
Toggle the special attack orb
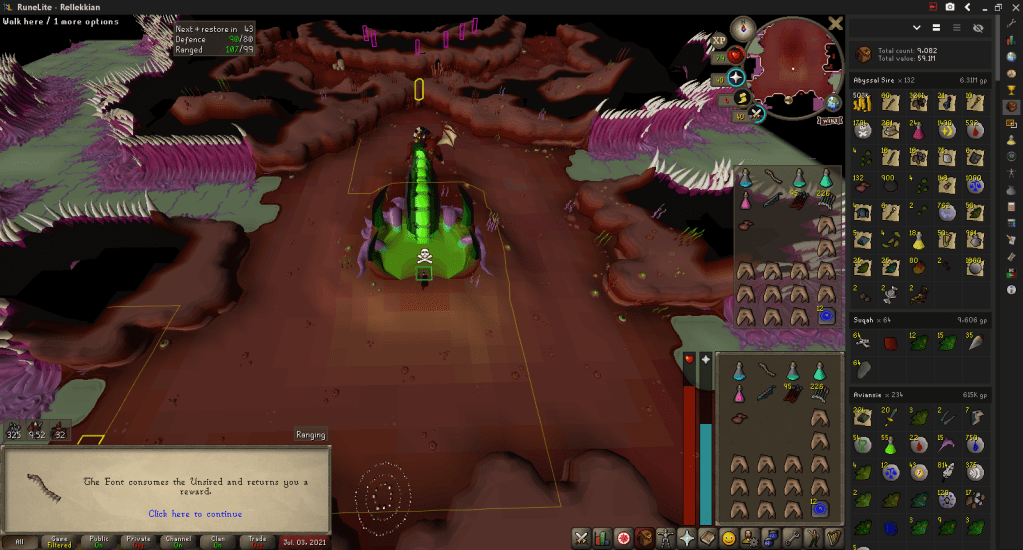point(757,113)
